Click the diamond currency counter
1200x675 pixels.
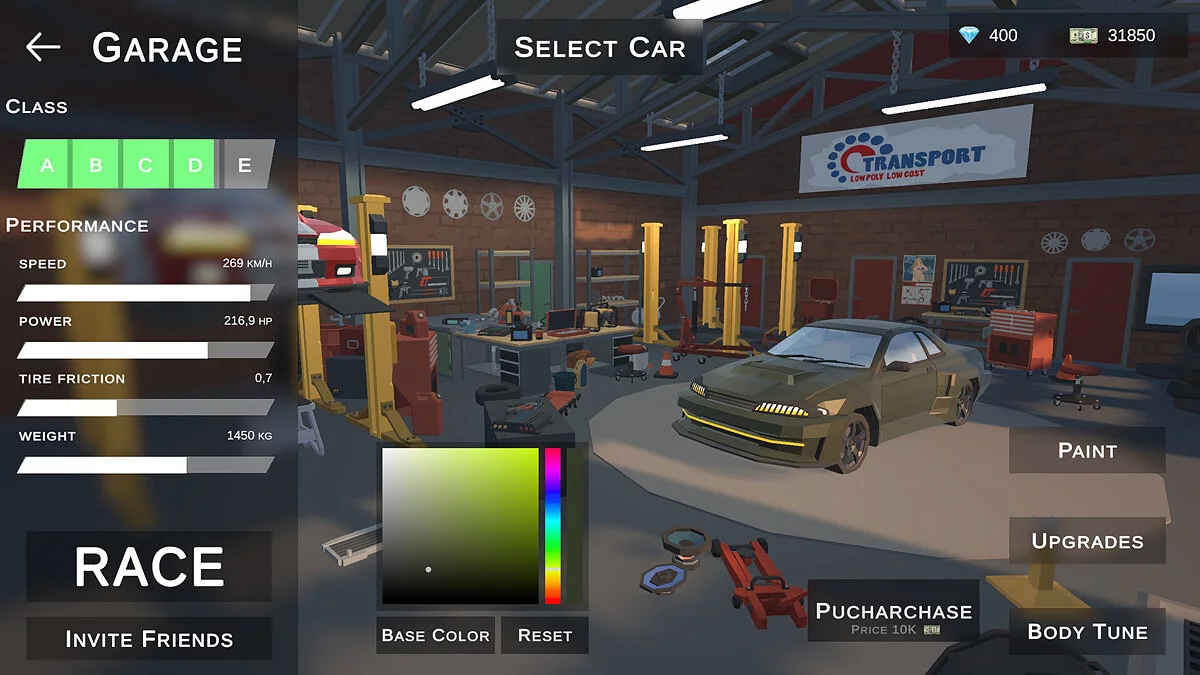click(x=988, y=35)
